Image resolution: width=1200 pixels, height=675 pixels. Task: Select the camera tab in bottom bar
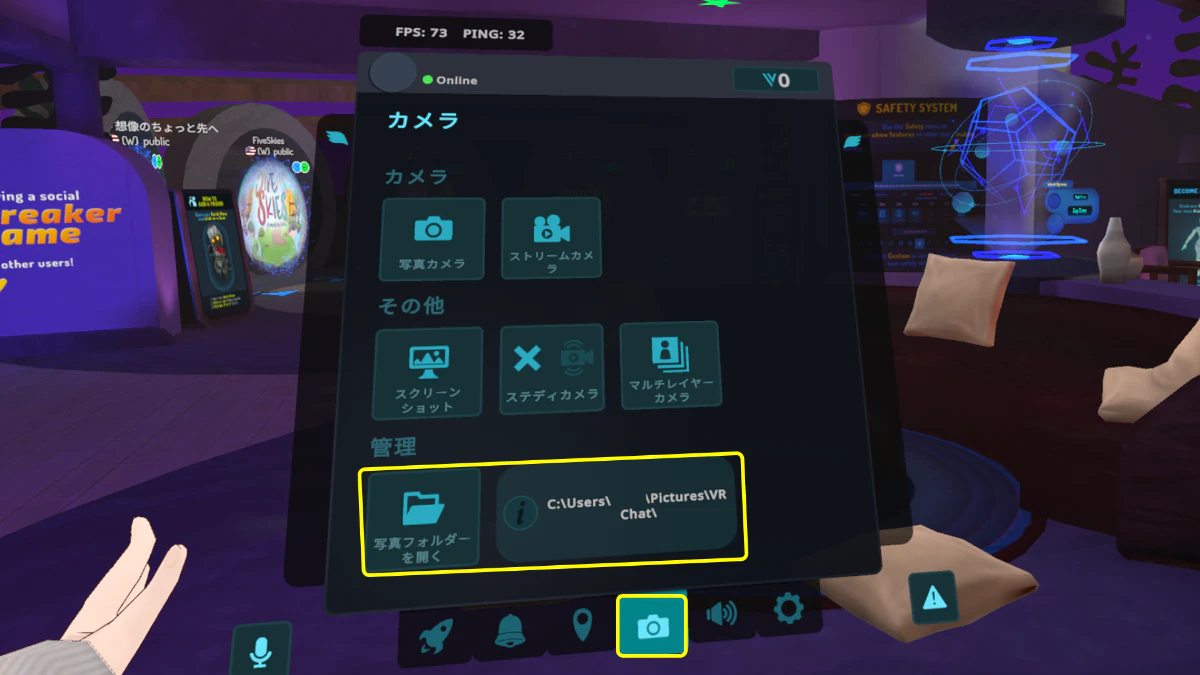pyautogui.click(x=652, y=626)
